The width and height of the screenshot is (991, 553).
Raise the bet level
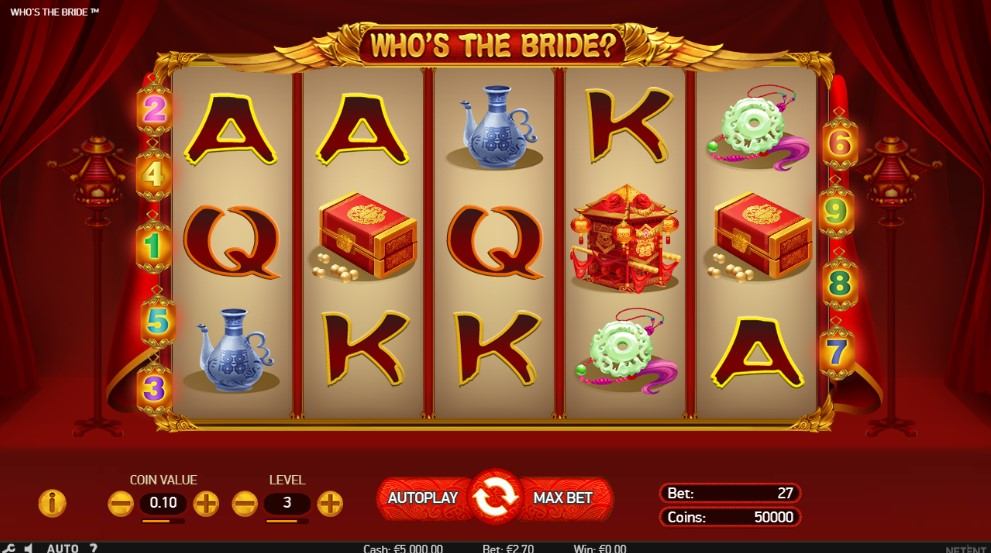330,503
